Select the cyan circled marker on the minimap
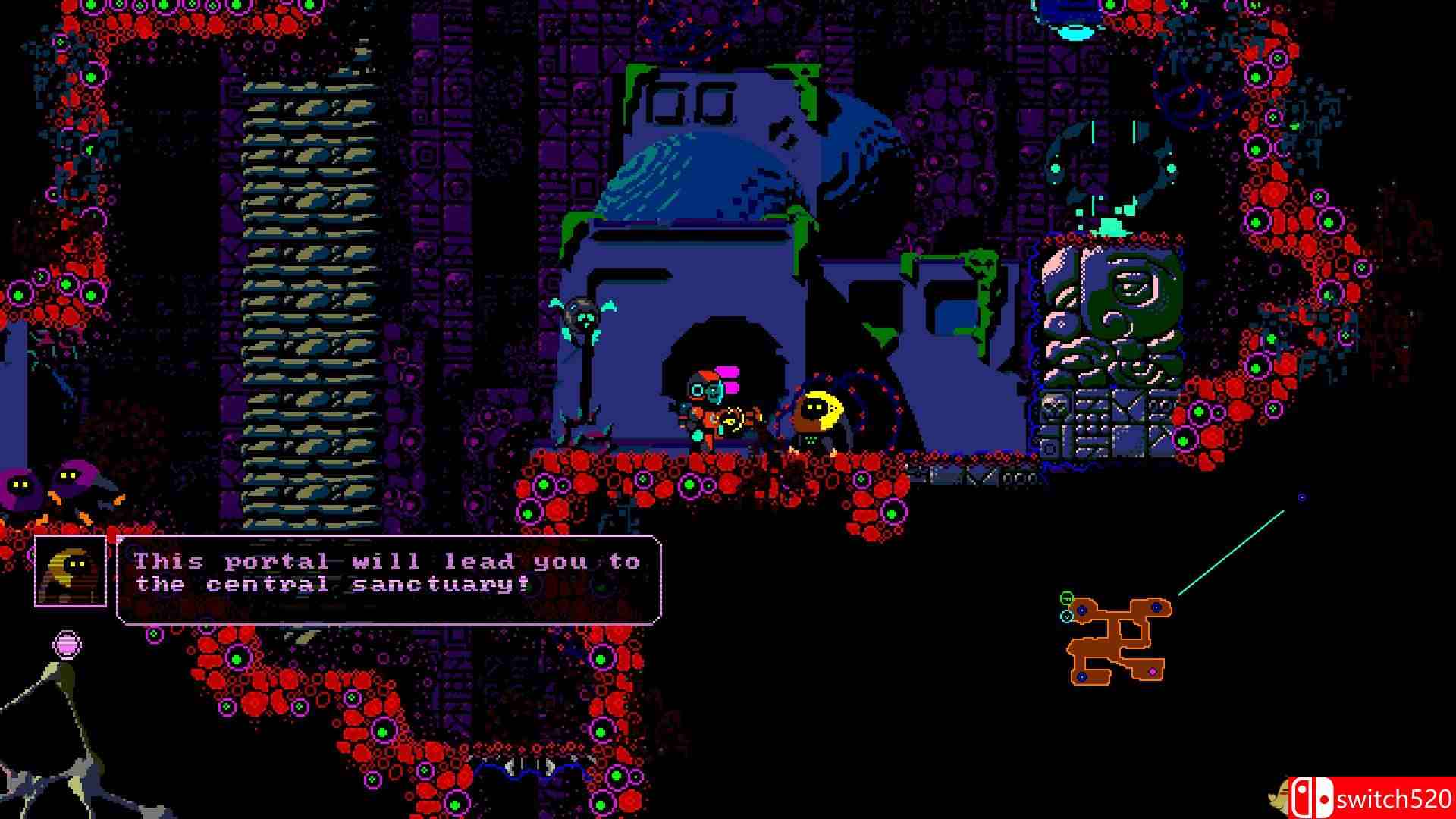1456x819 pixels. 1067,617
